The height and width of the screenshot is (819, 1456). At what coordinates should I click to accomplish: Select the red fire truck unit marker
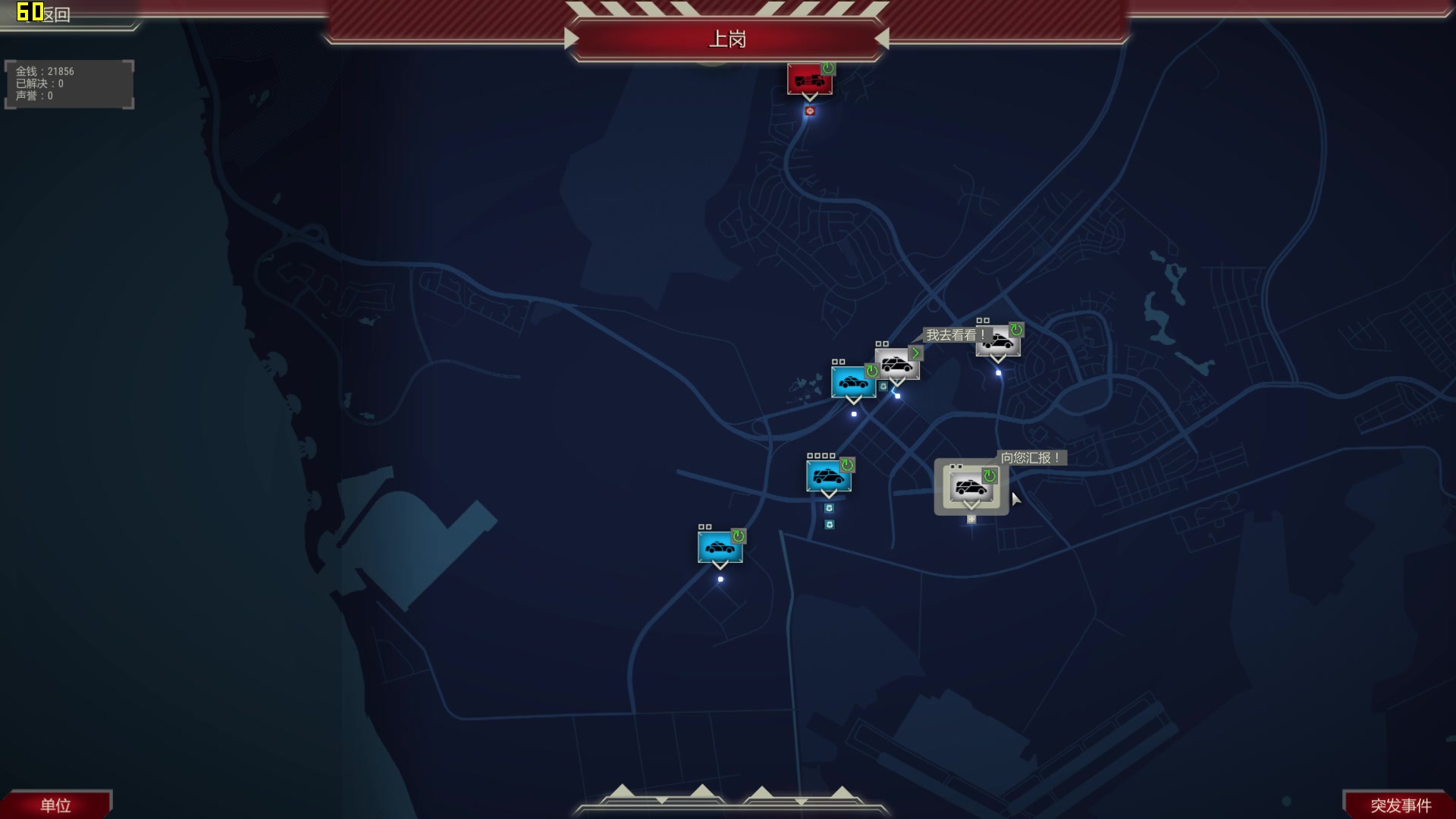[x=807, y=80]
